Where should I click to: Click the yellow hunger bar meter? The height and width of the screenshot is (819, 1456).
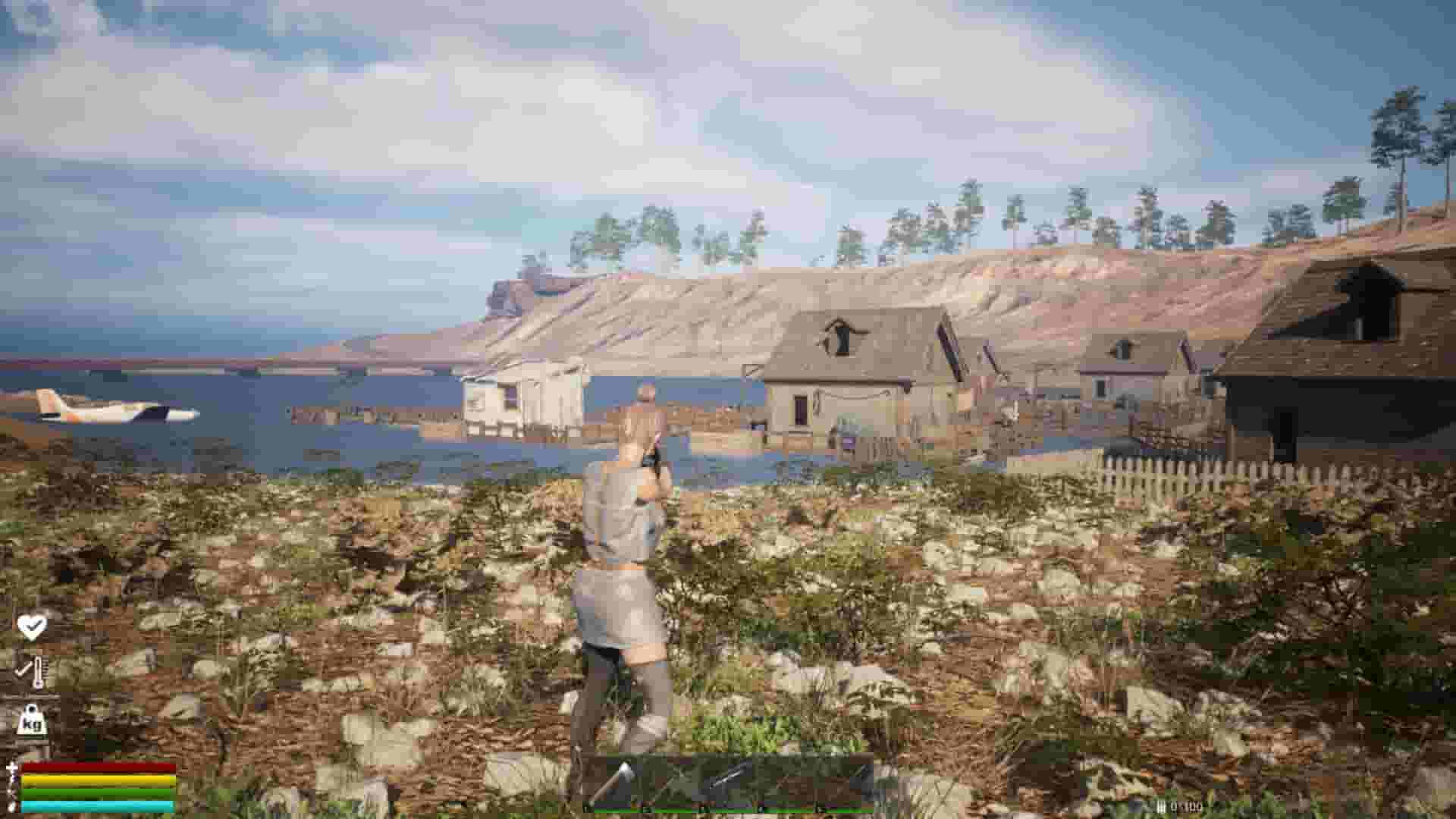[97, 780]
